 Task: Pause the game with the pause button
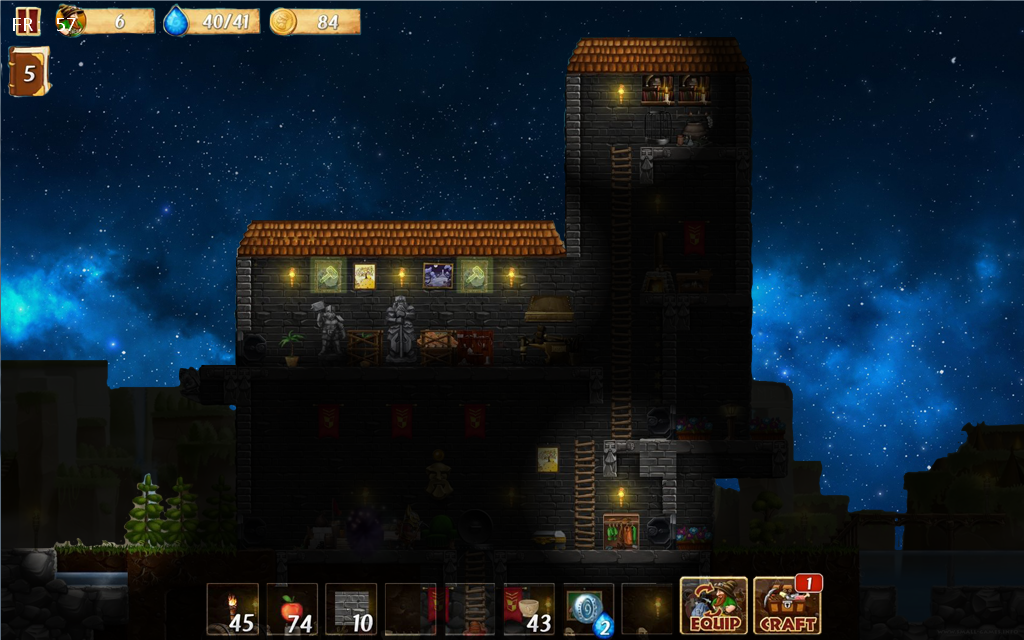tap(27, 20)
